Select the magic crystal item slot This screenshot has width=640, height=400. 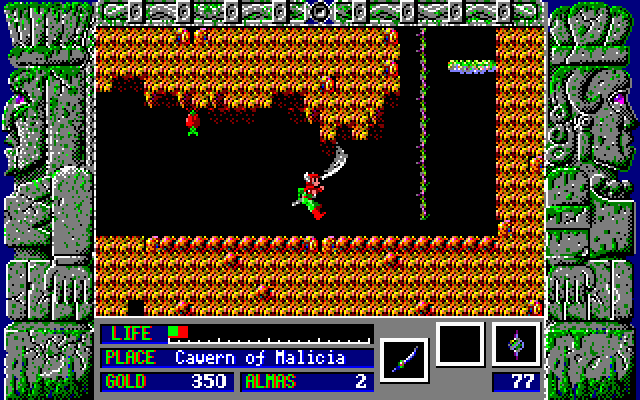[x=516, y=344]
